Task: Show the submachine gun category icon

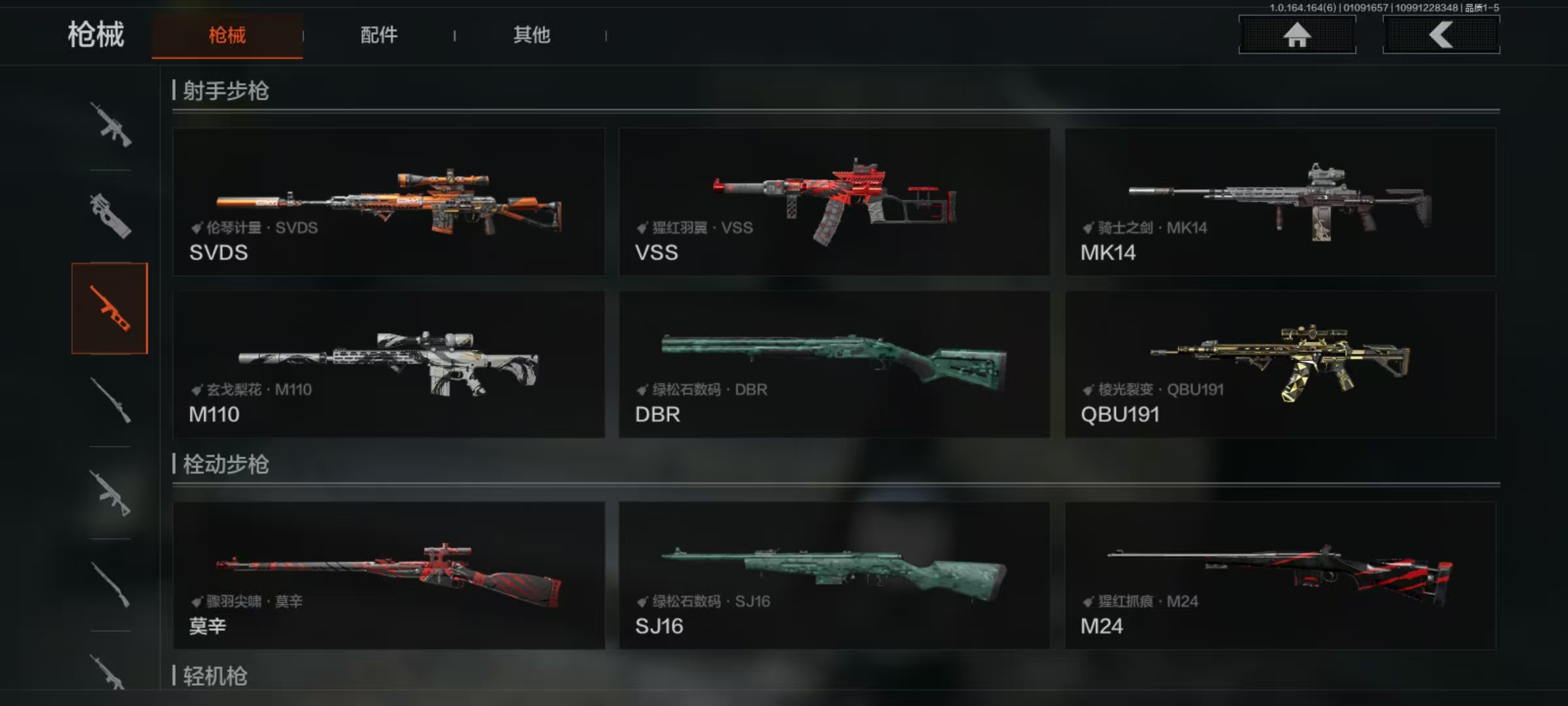Action: pos(110,216)
